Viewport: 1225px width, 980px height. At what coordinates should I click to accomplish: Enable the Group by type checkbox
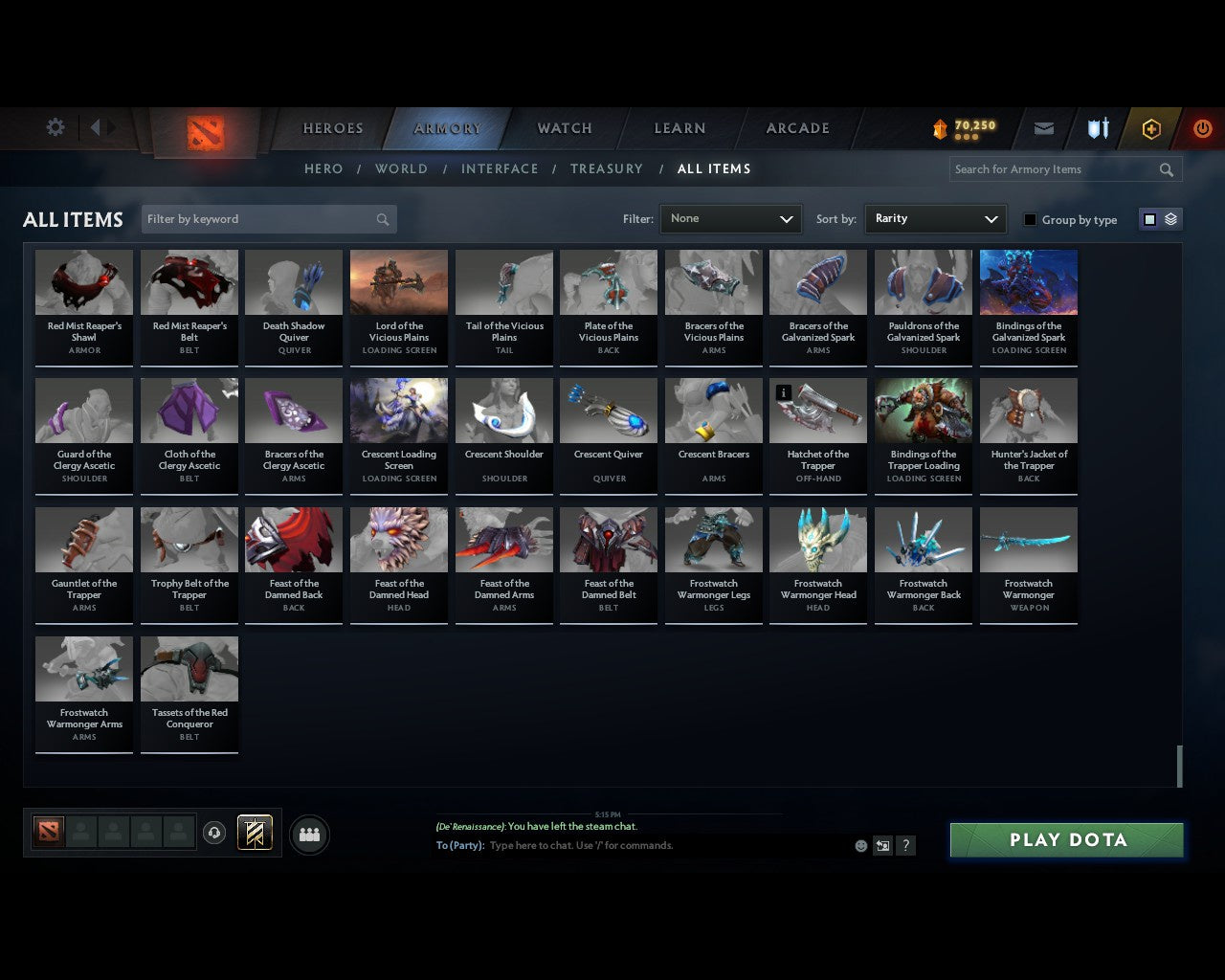[x=1030, y=219]
